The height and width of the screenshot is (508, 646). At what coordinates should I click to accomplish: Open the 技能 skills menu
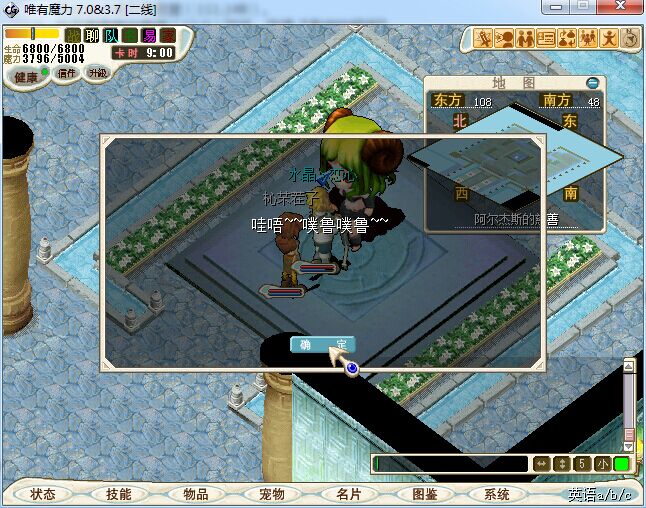click(x=118, y=494)
